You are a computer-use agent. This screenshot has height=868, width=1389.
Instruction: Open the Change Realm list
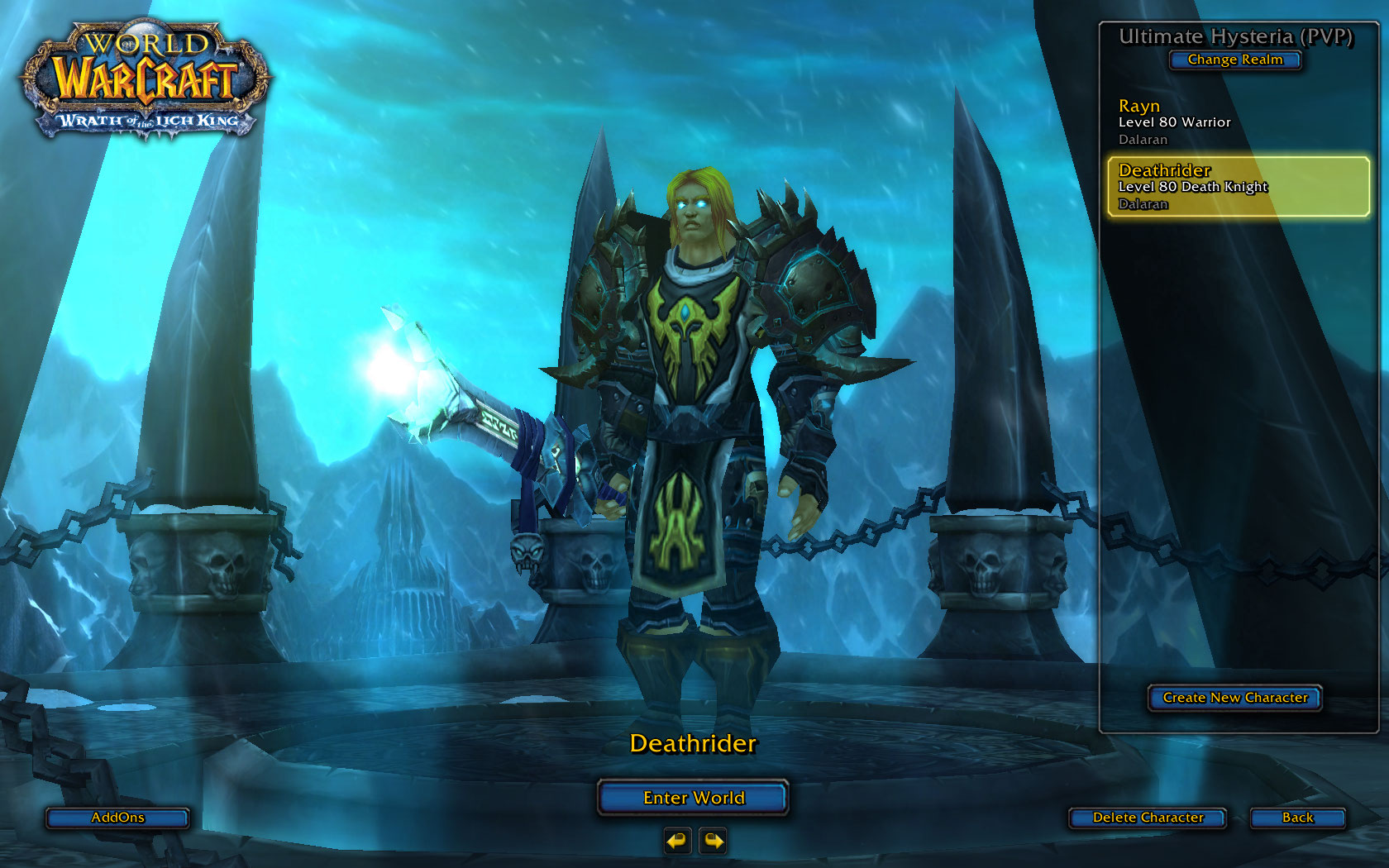[x=1235, y=60]
